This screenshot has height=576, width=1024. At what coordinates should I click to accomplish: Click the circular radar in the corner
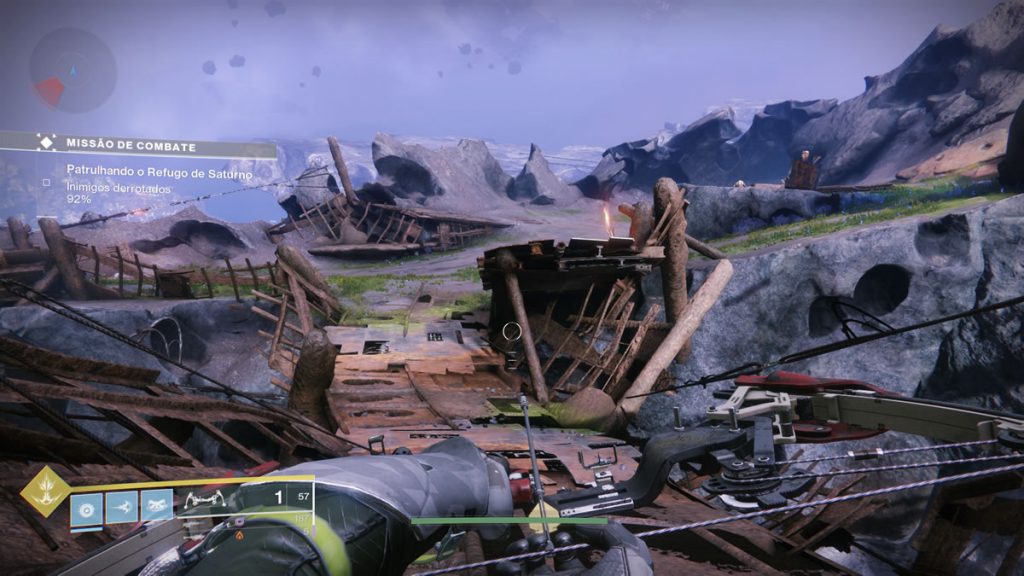pyautogui.click(x=73, y=69)
